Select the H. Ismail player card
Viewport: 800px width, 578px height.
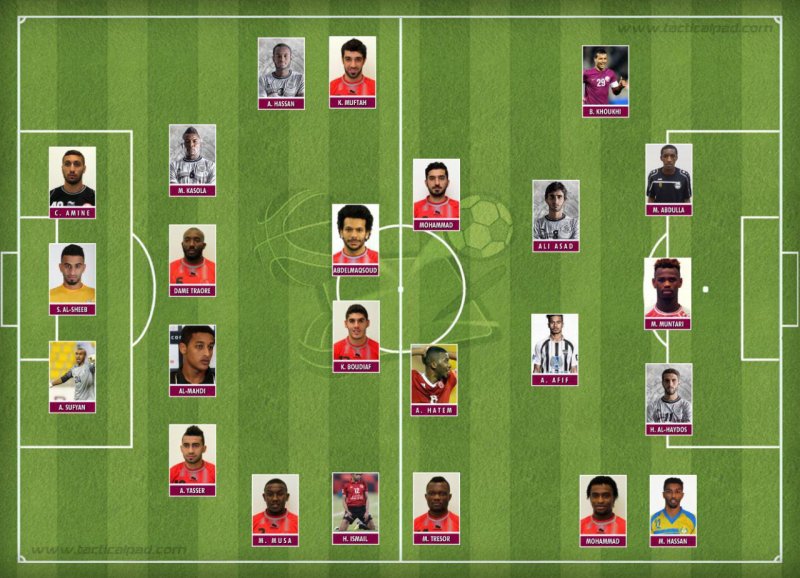click(x=356, y=507)
